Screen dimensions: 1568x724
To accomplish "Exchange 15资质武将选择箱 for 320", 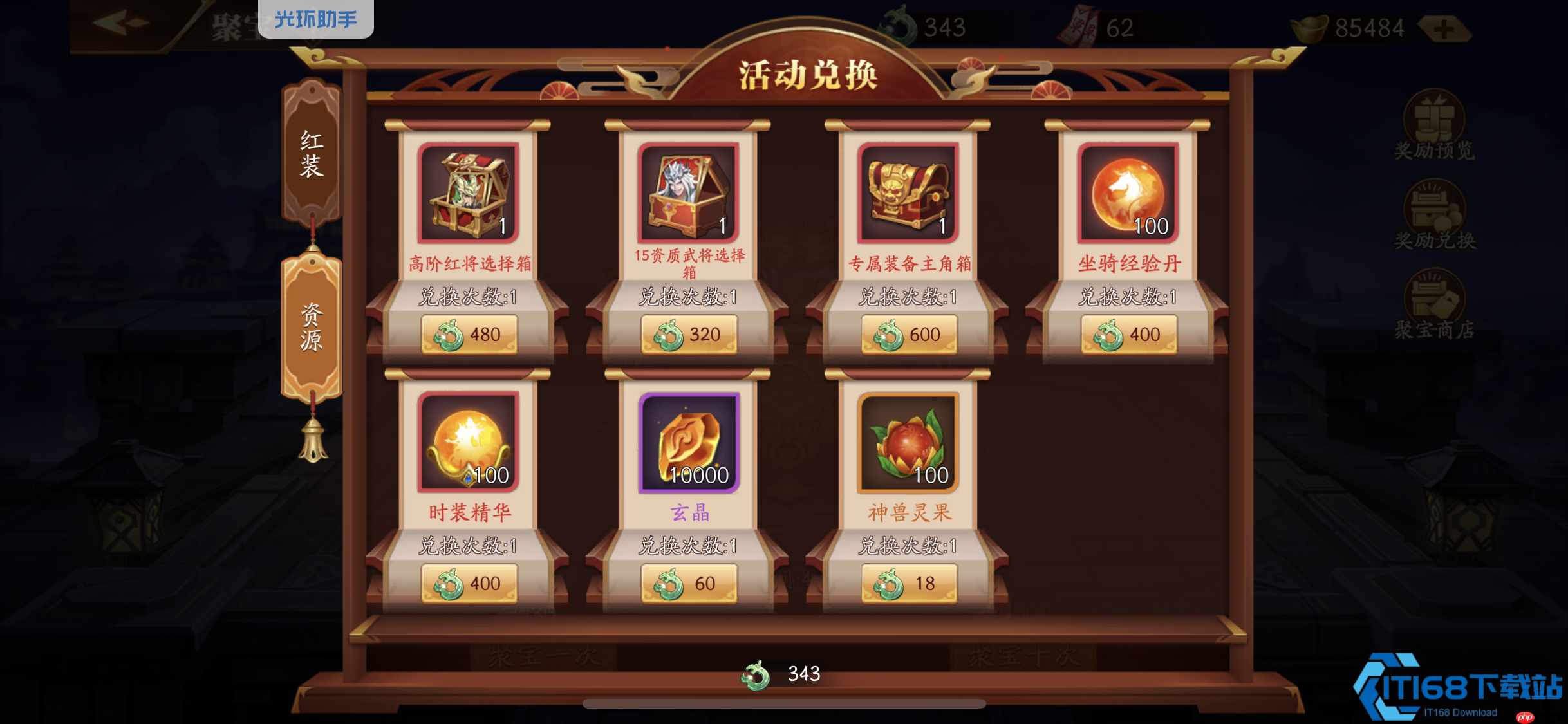I will [688, 334].
